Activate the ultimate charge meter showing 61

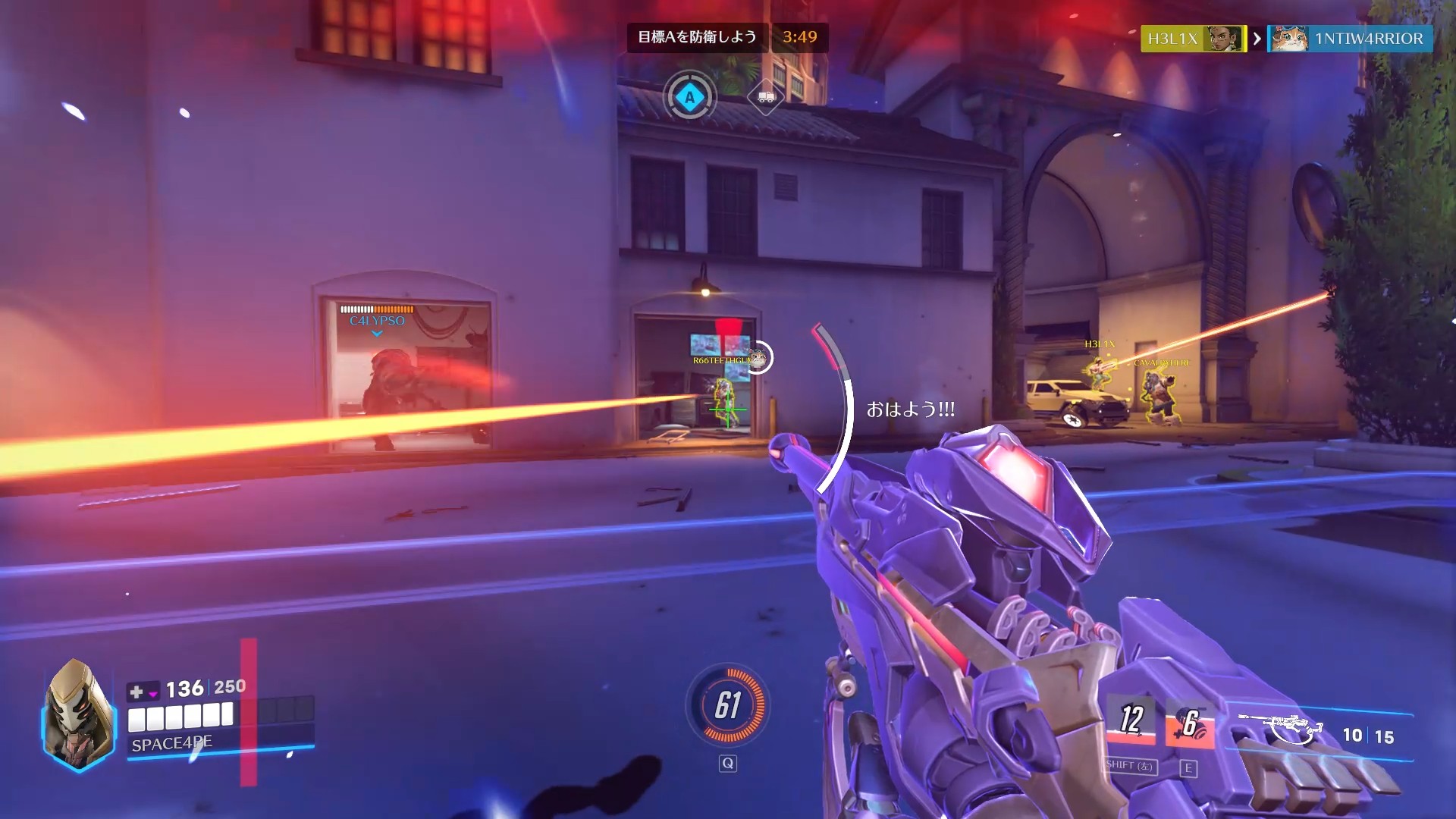point(727,705)
